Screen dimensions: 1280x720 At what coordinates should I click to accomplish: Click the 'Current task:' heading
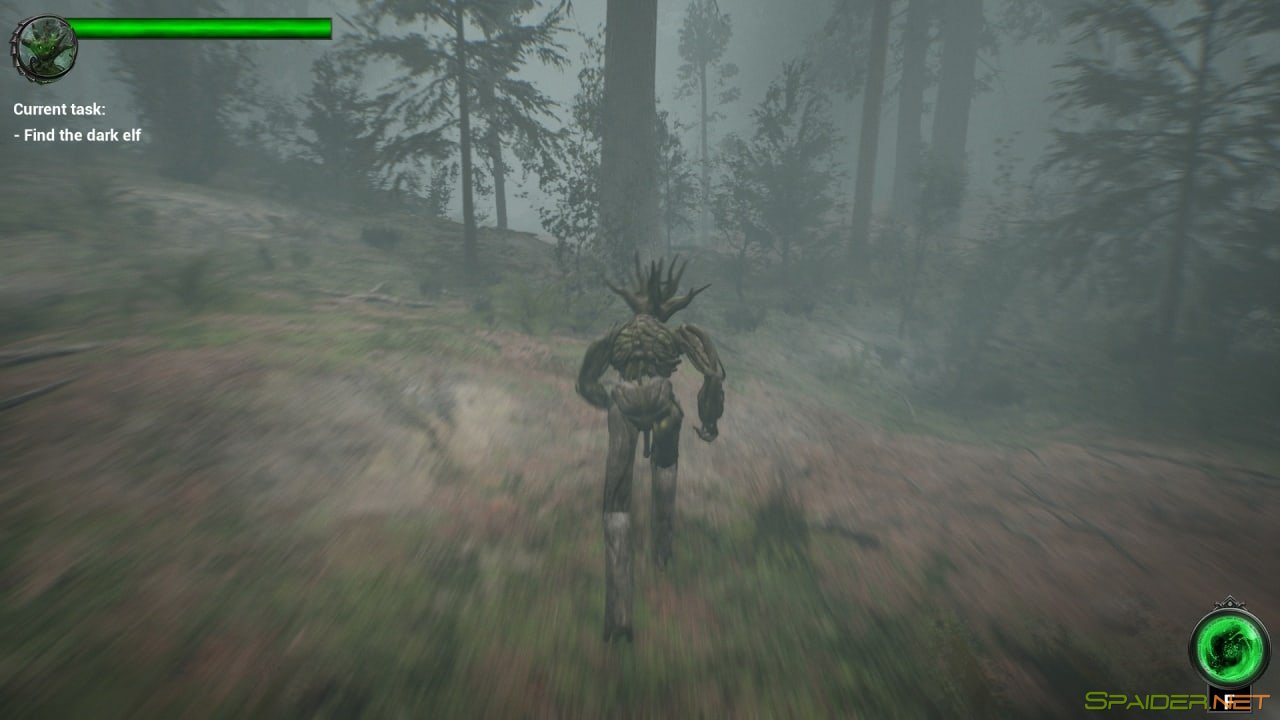pos(59,109)
